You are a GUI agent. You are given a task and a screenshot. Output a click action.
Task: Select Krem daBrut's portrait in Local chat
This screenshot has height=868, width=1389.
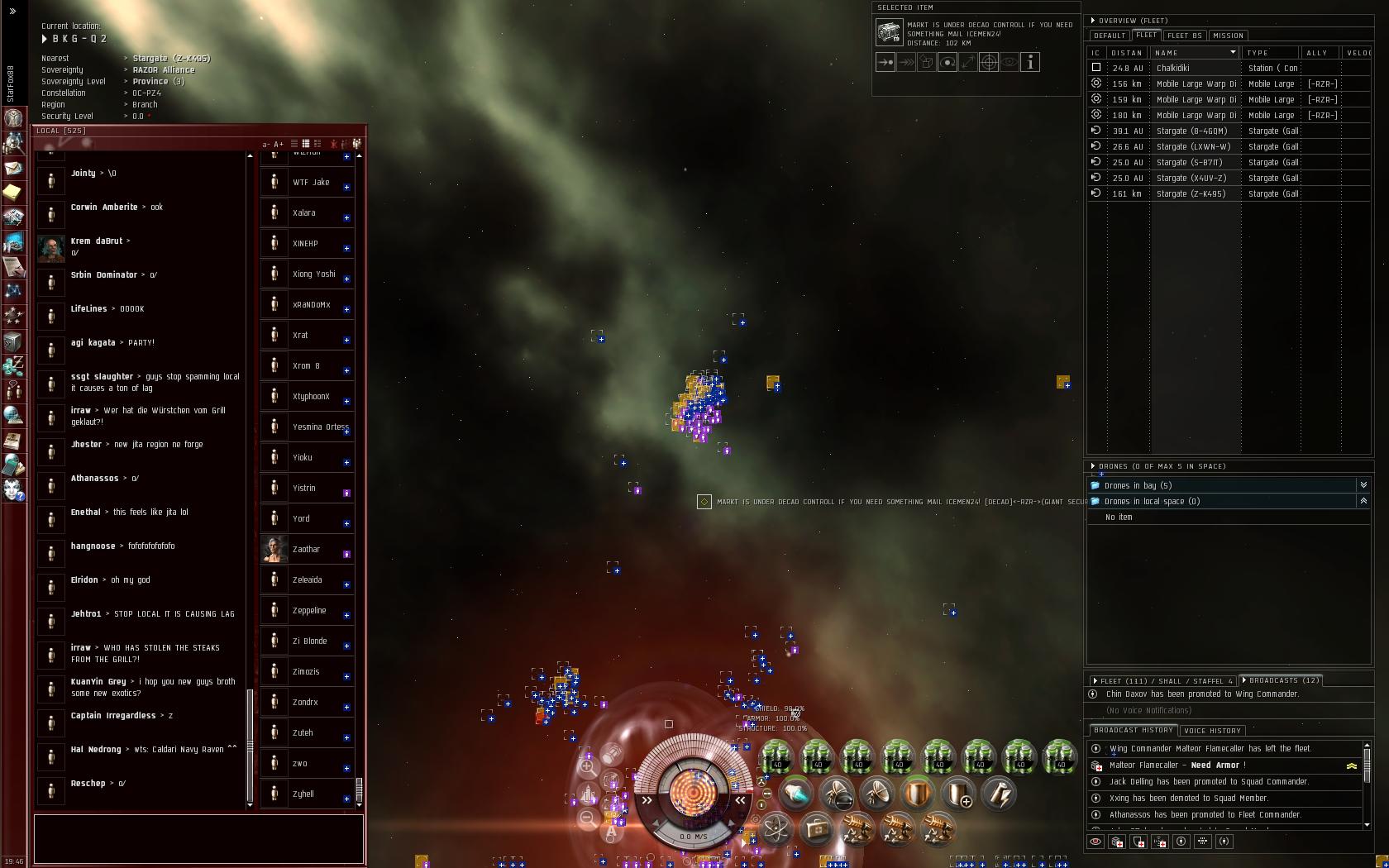51,247
